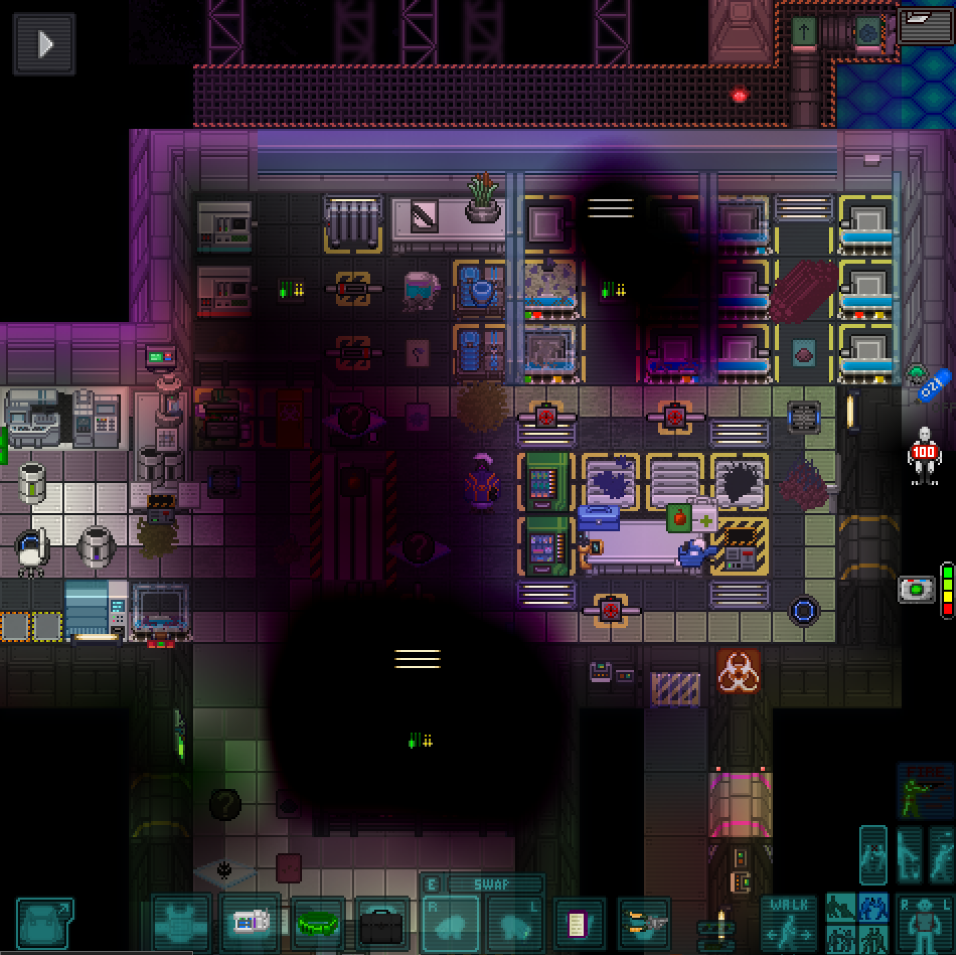
Task: Select the green belt slot
Action: (x=318, y=923)
